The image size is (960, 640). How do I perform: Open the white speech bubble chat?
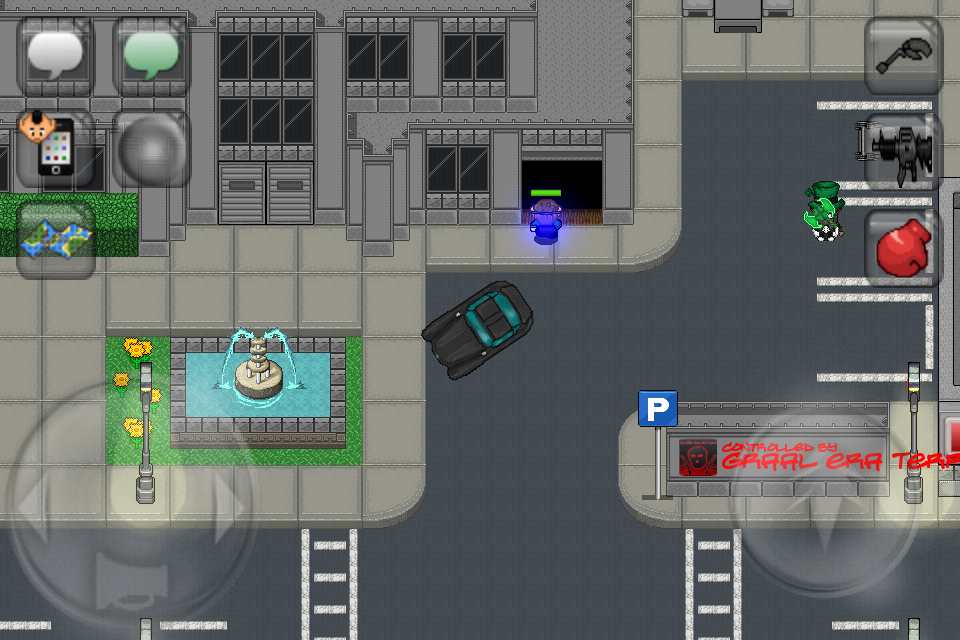click(x=56, y=56)
